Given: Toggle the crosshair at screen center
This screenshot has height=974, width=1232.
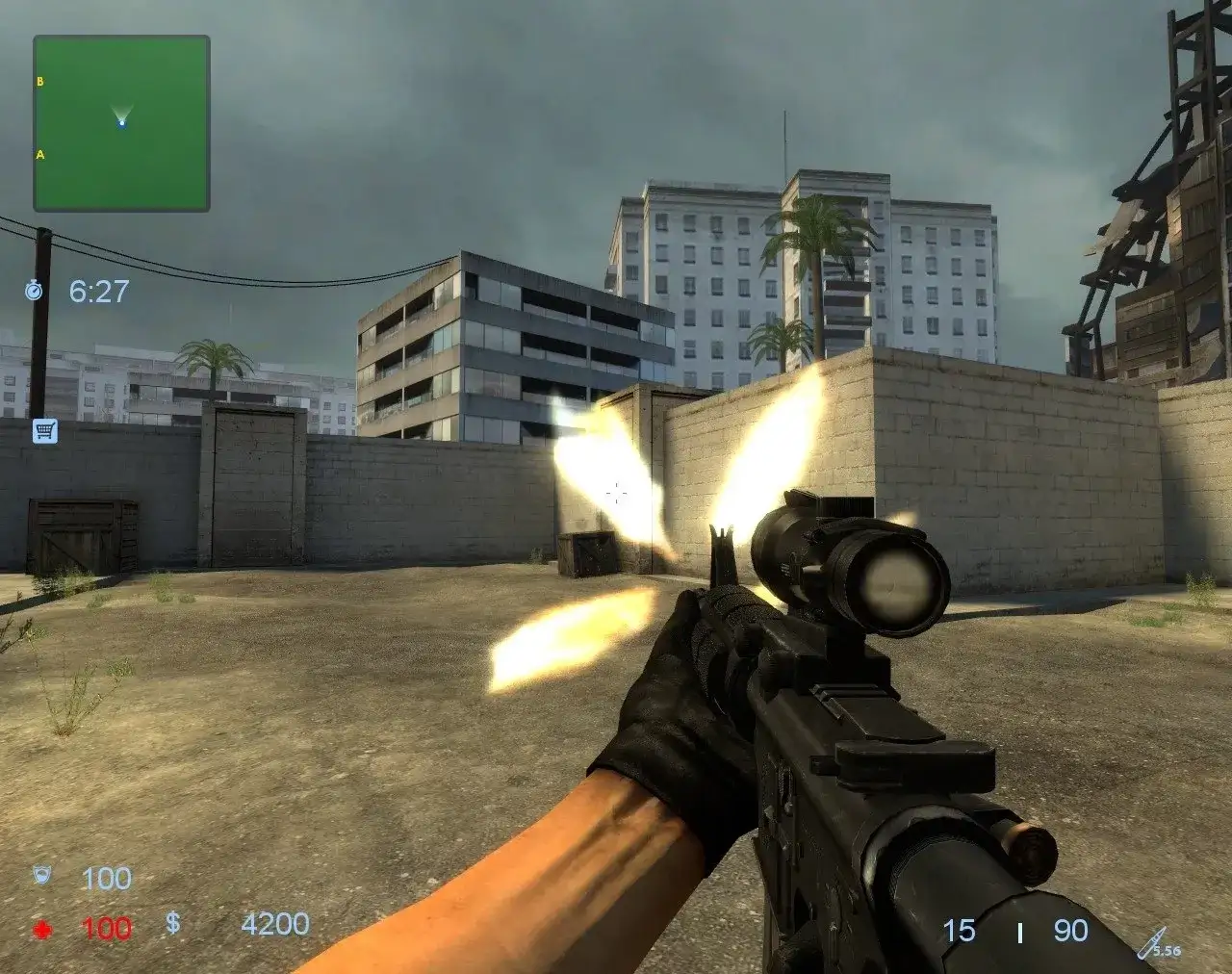Looking at the screenshot, I should (615, 493).
